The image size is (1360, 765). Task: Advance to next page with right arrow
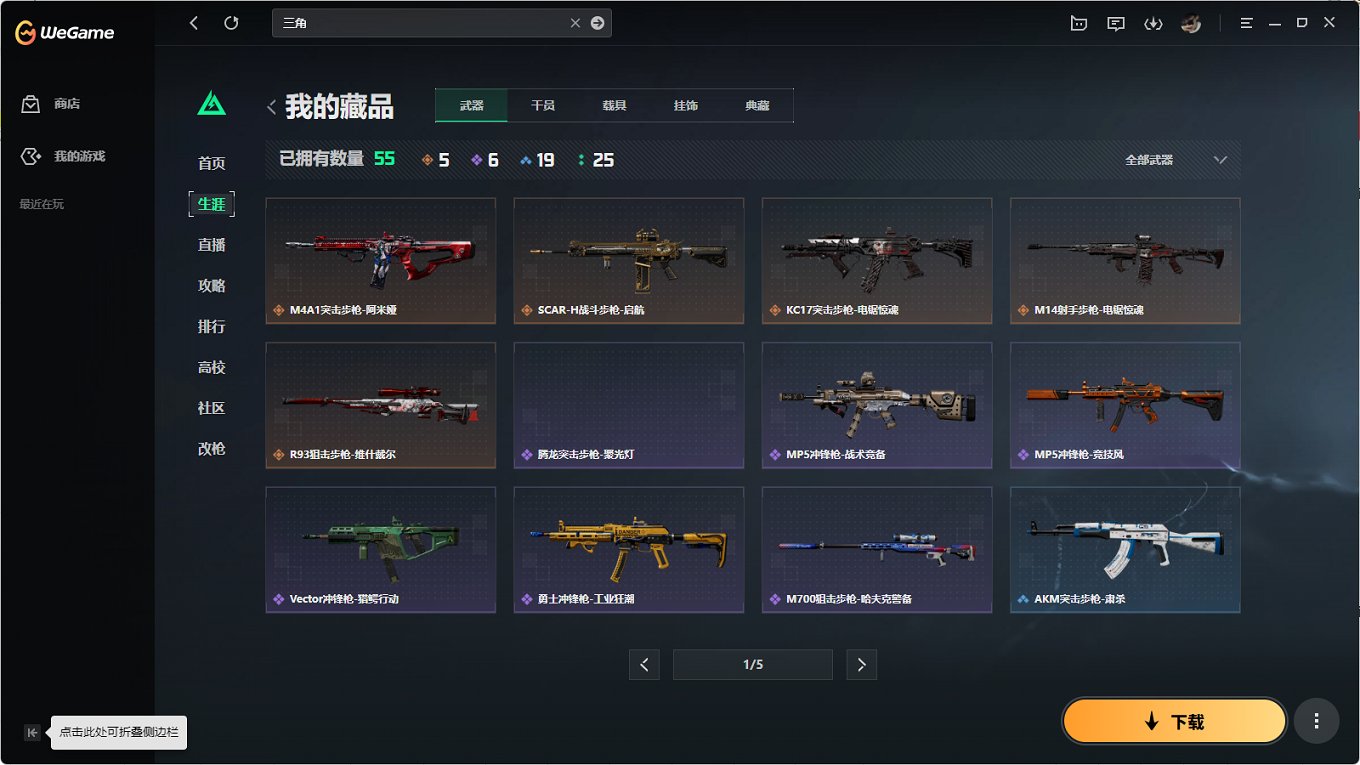(861, 664)
